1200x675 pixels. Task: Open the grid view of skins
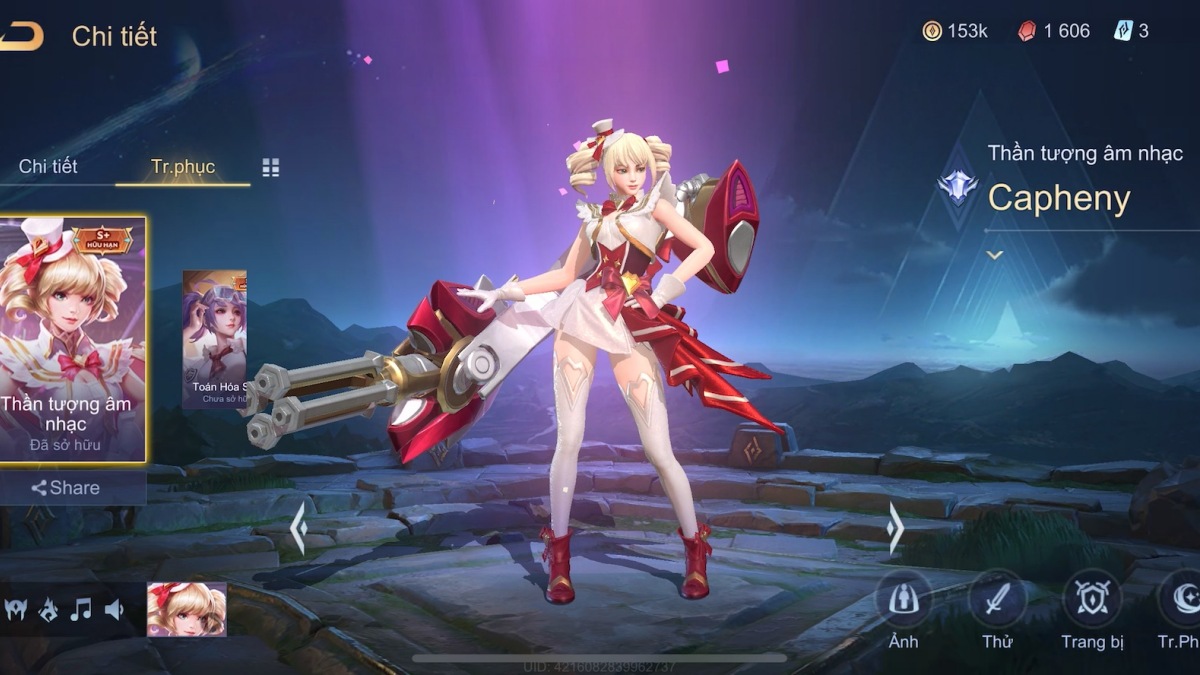[x=271, y=167]
